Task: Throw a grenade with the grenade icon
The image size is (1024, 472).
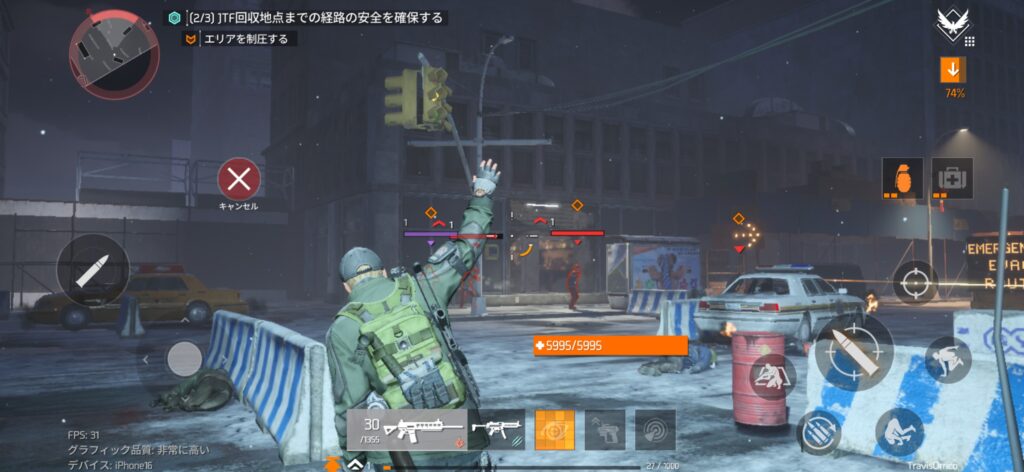Action: [902, 178]
